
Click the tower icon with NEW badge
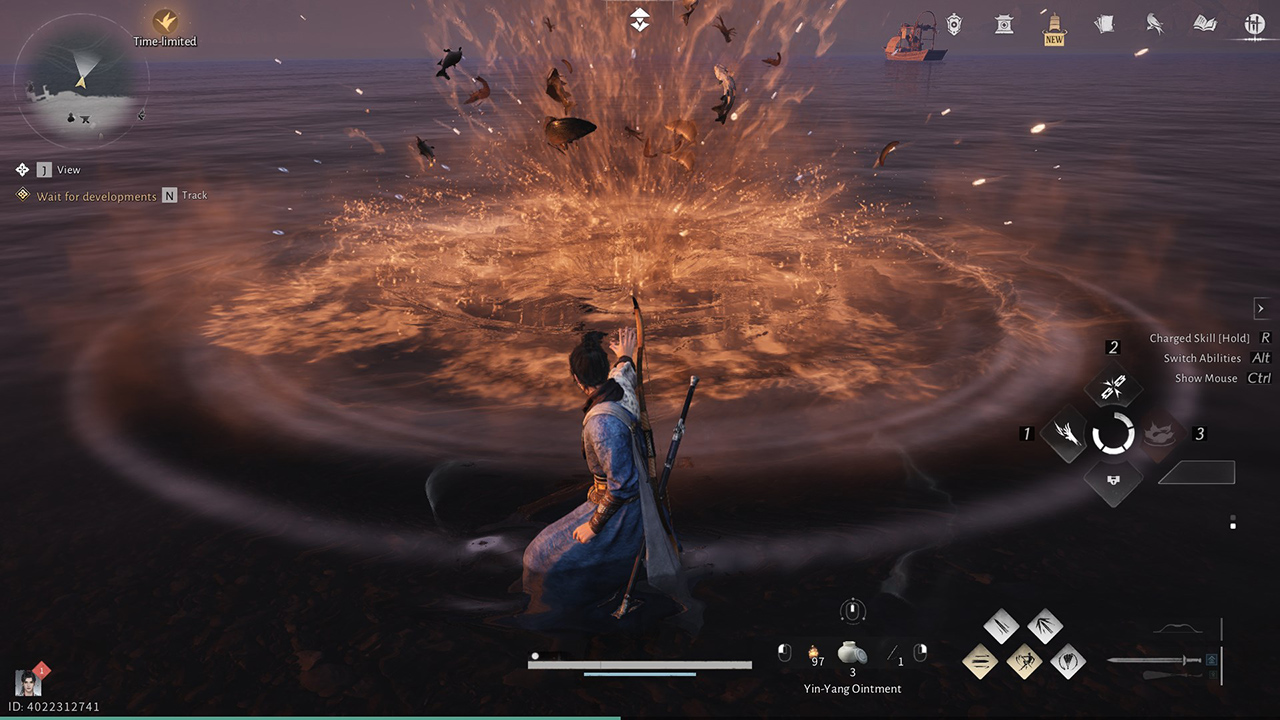[x=1053, y=24]
